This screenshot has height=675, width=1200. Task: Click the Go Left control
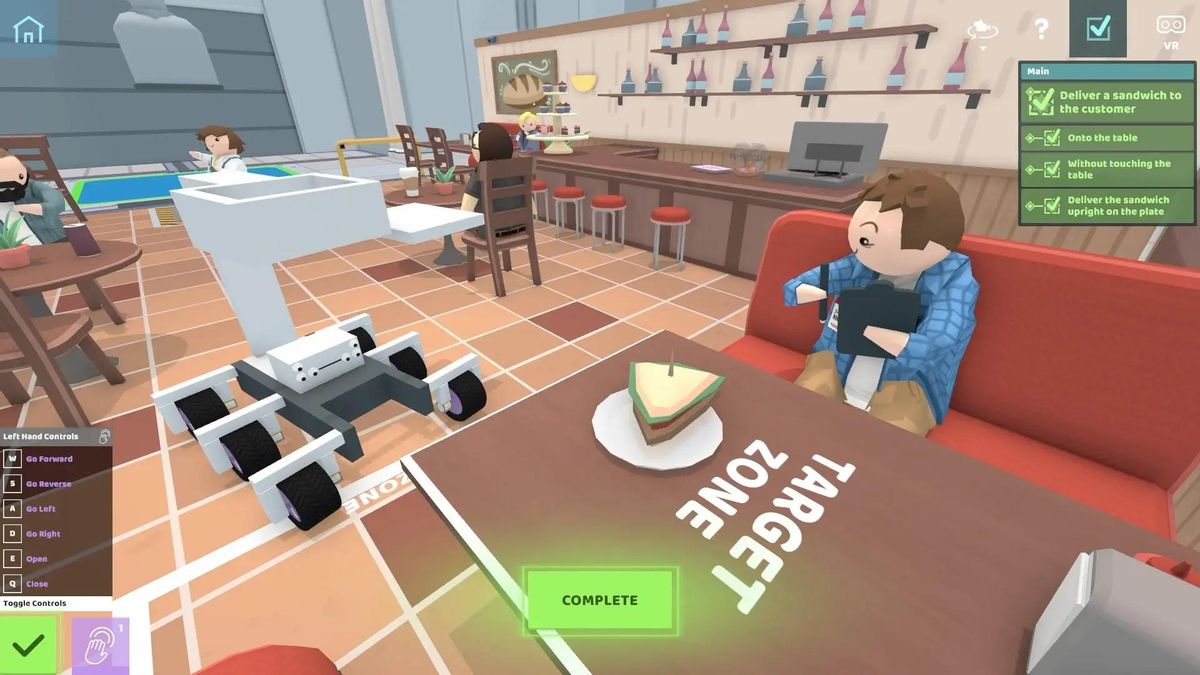point(42,509)
